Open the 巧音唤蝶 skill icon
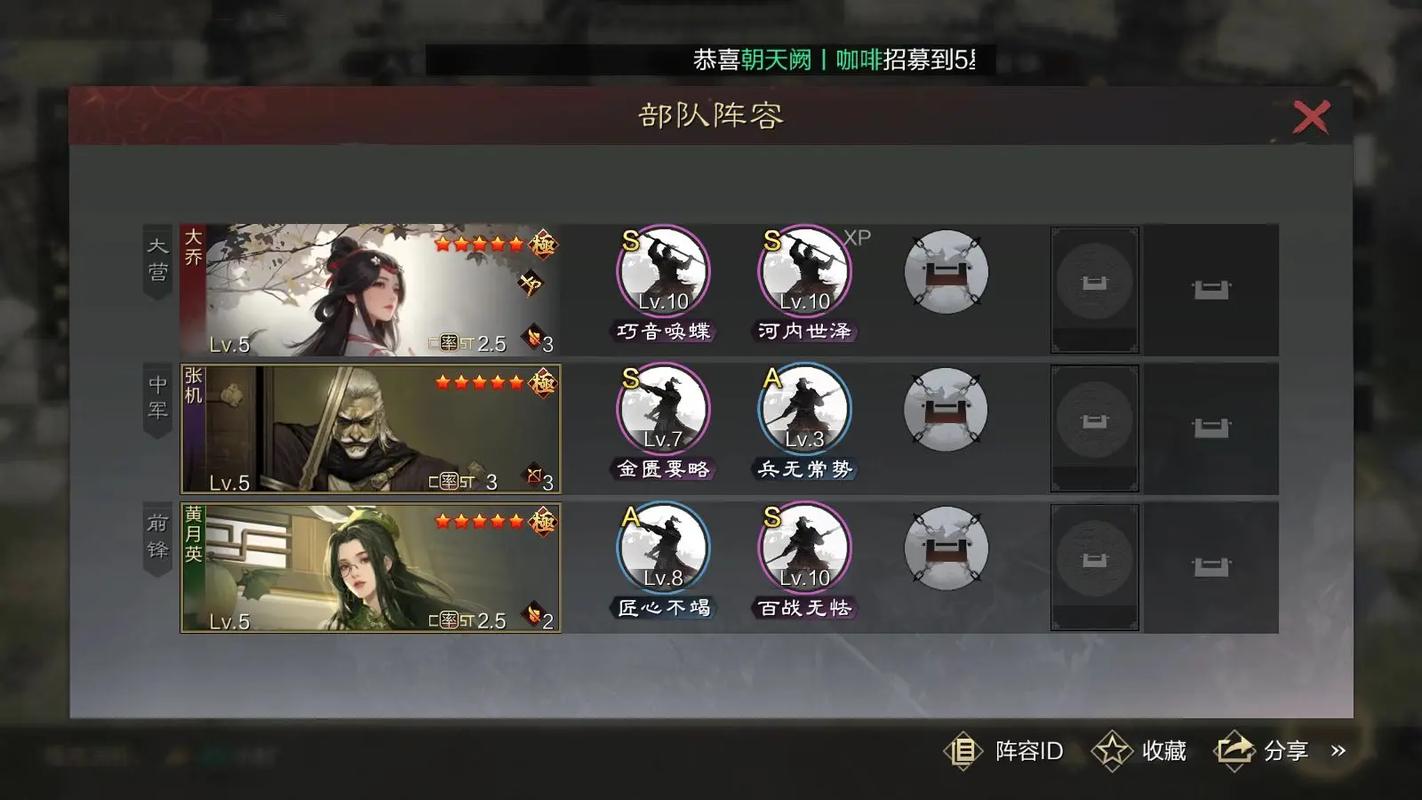Screen dimensions: 1422x800 point(663,270)
